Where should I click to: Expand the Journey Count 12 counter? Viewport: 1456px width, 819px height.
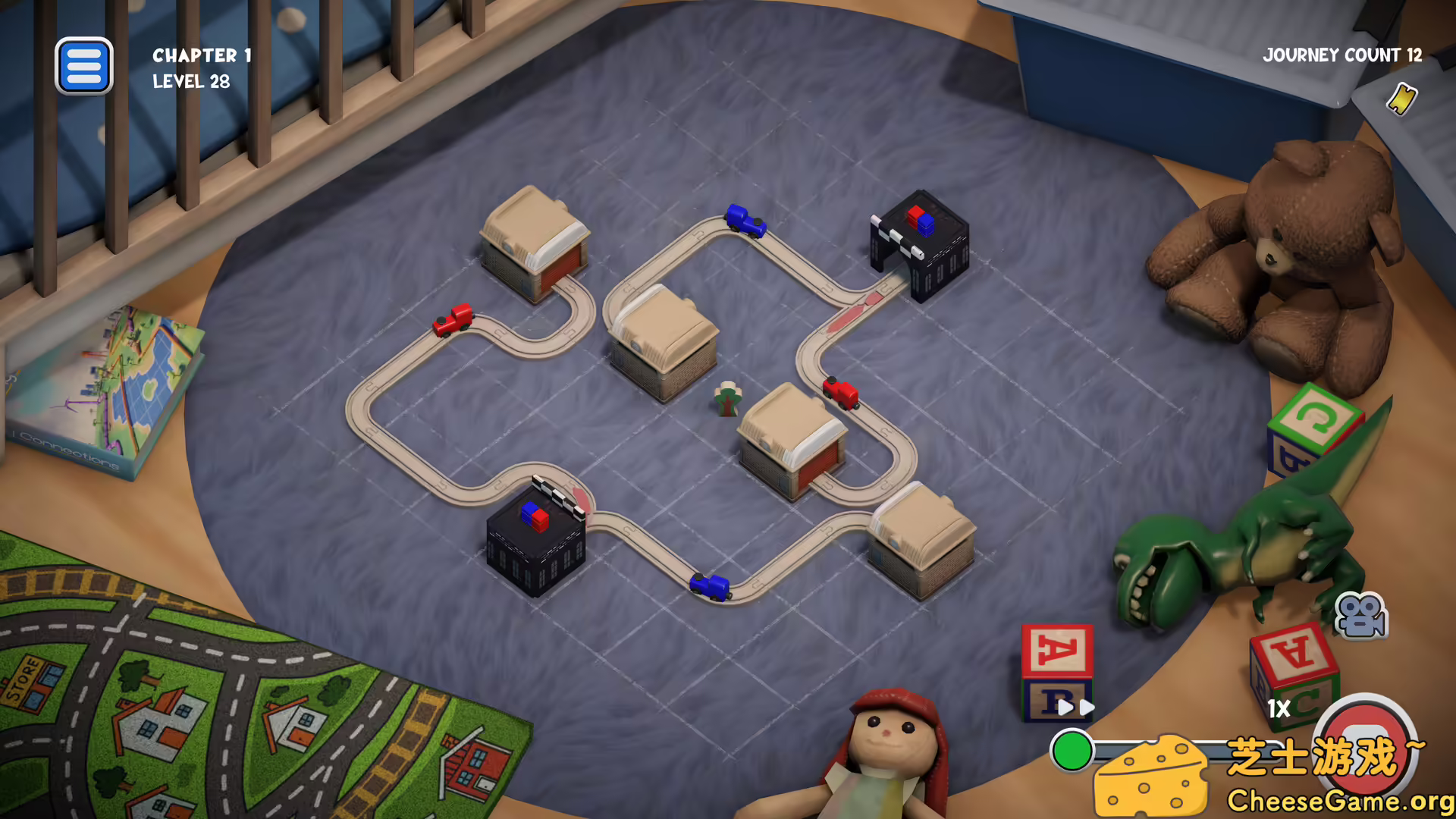pyautogui.click(x=1342, y=56)
